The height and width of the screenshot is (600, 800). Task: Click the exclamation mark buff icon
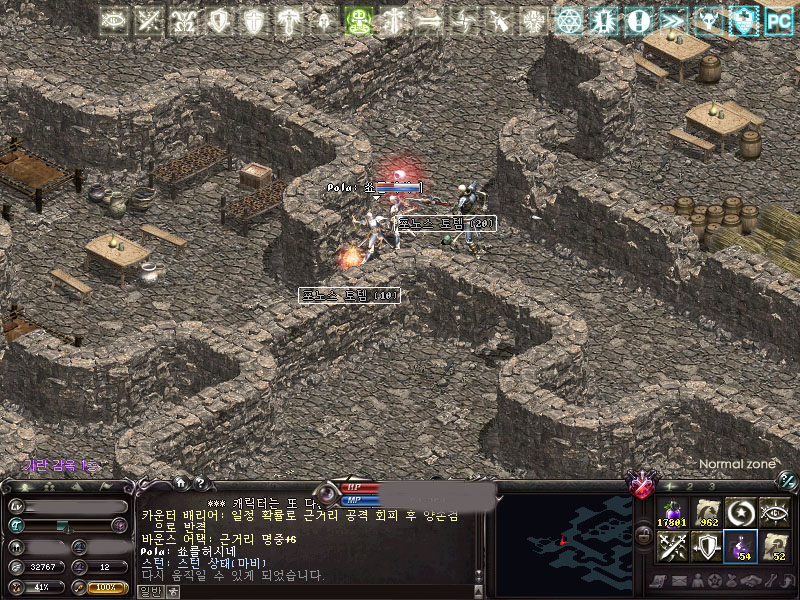pyautogui.click(x=640, y=20)
